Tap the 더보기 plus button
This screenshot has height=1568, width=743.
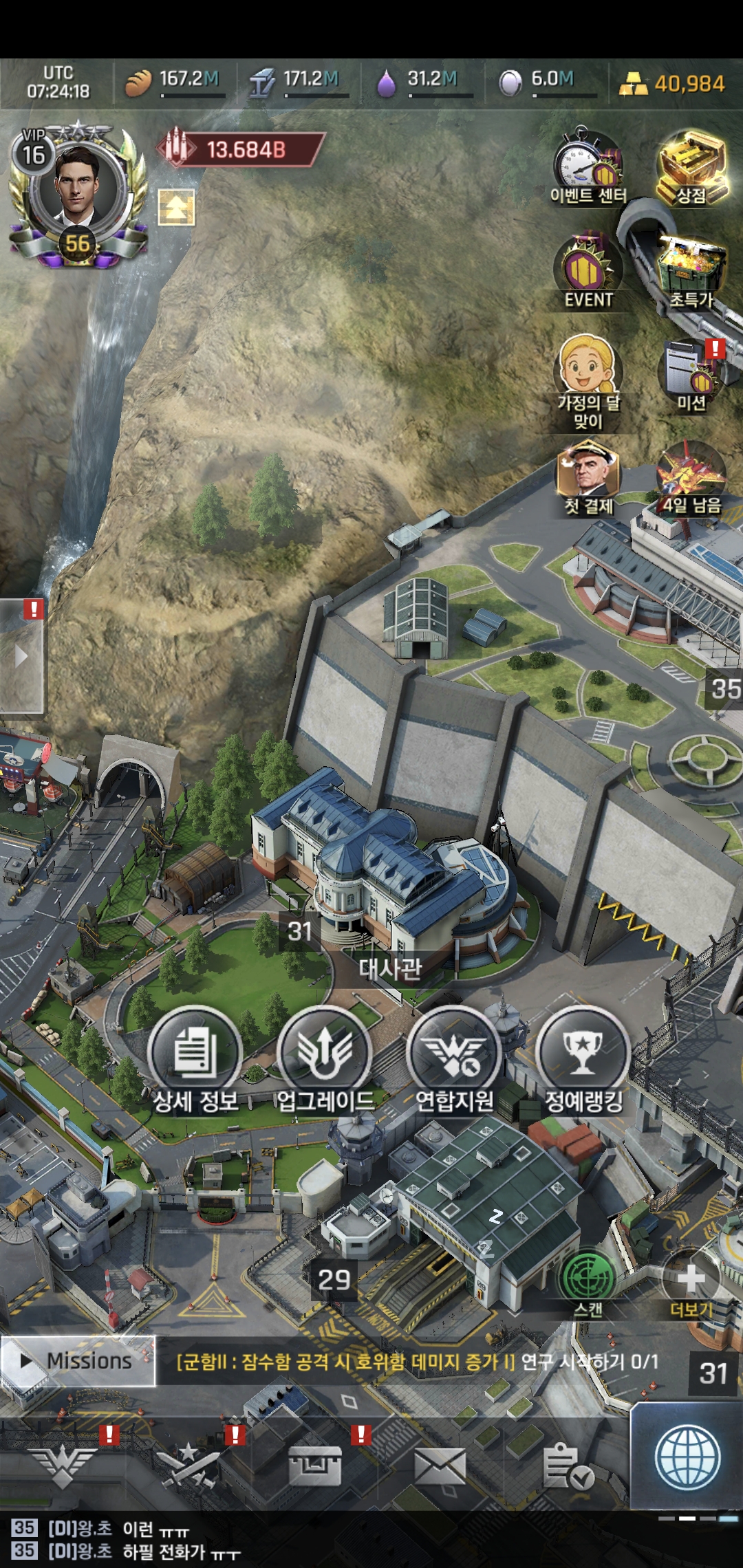[691, 1281]
